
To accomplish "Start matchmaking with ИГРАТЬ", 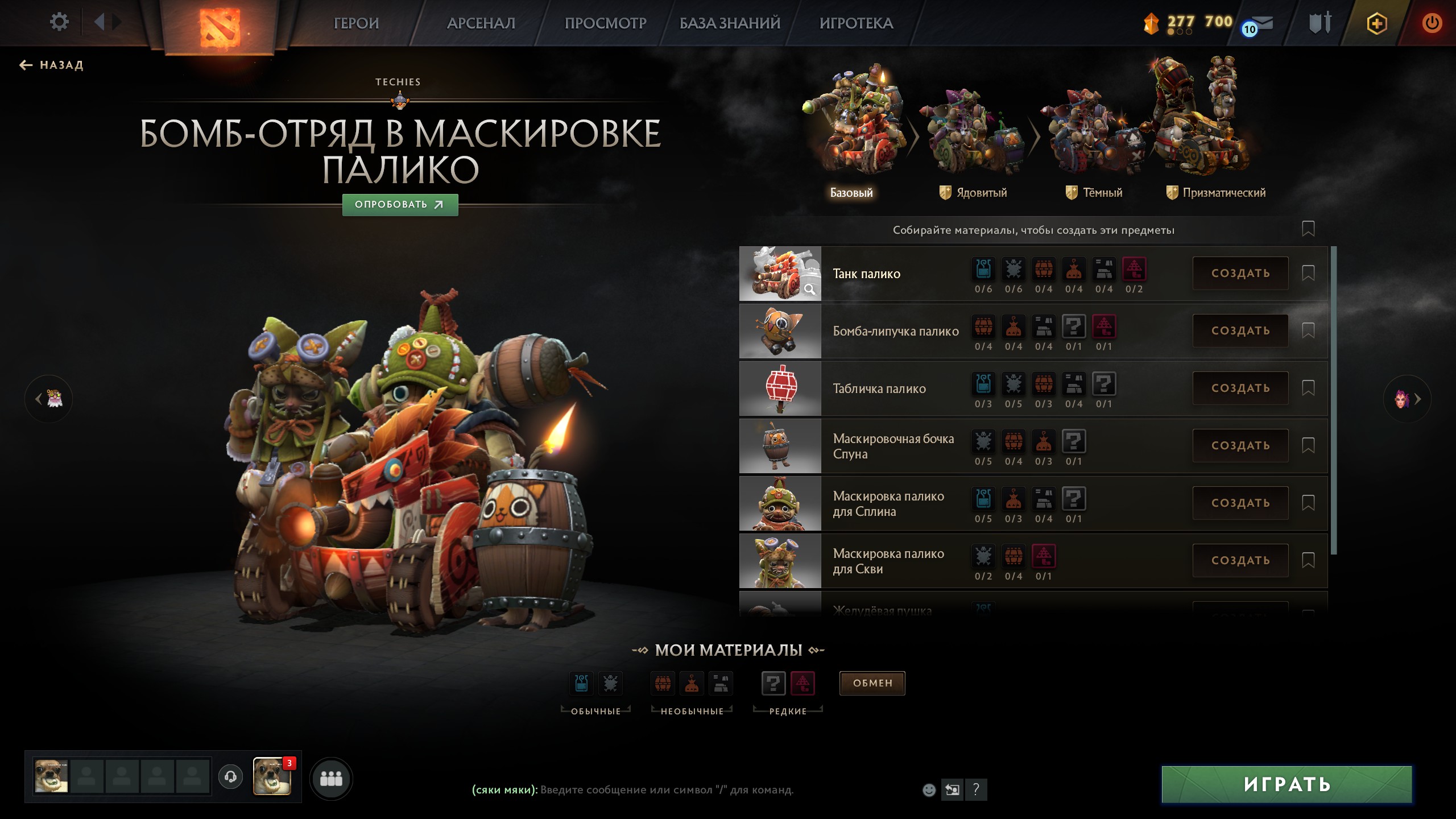I will click(x=1287, y=785).
